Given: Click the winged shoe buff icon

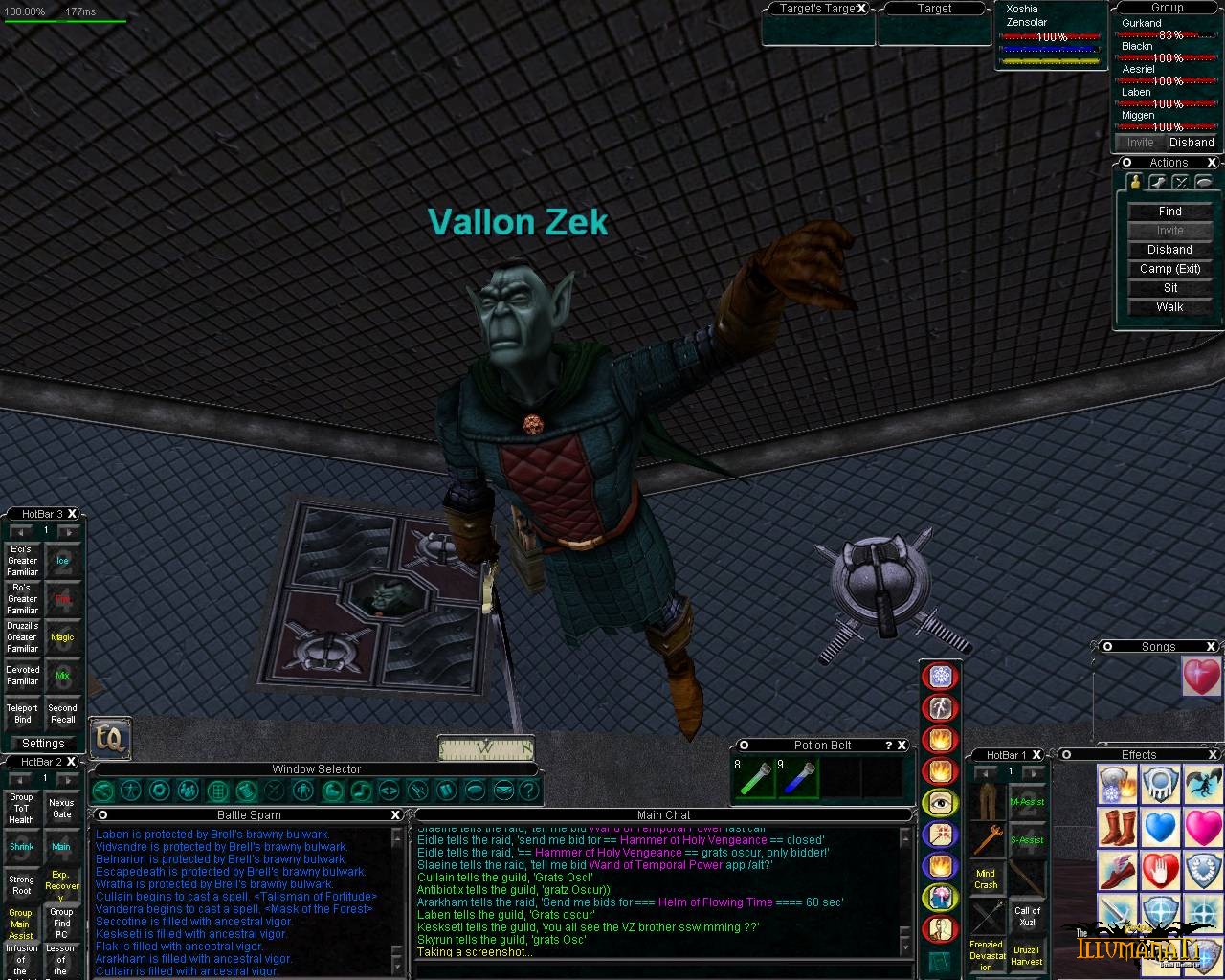Looking at the screenshot, I should click(x=1116, y=869).
